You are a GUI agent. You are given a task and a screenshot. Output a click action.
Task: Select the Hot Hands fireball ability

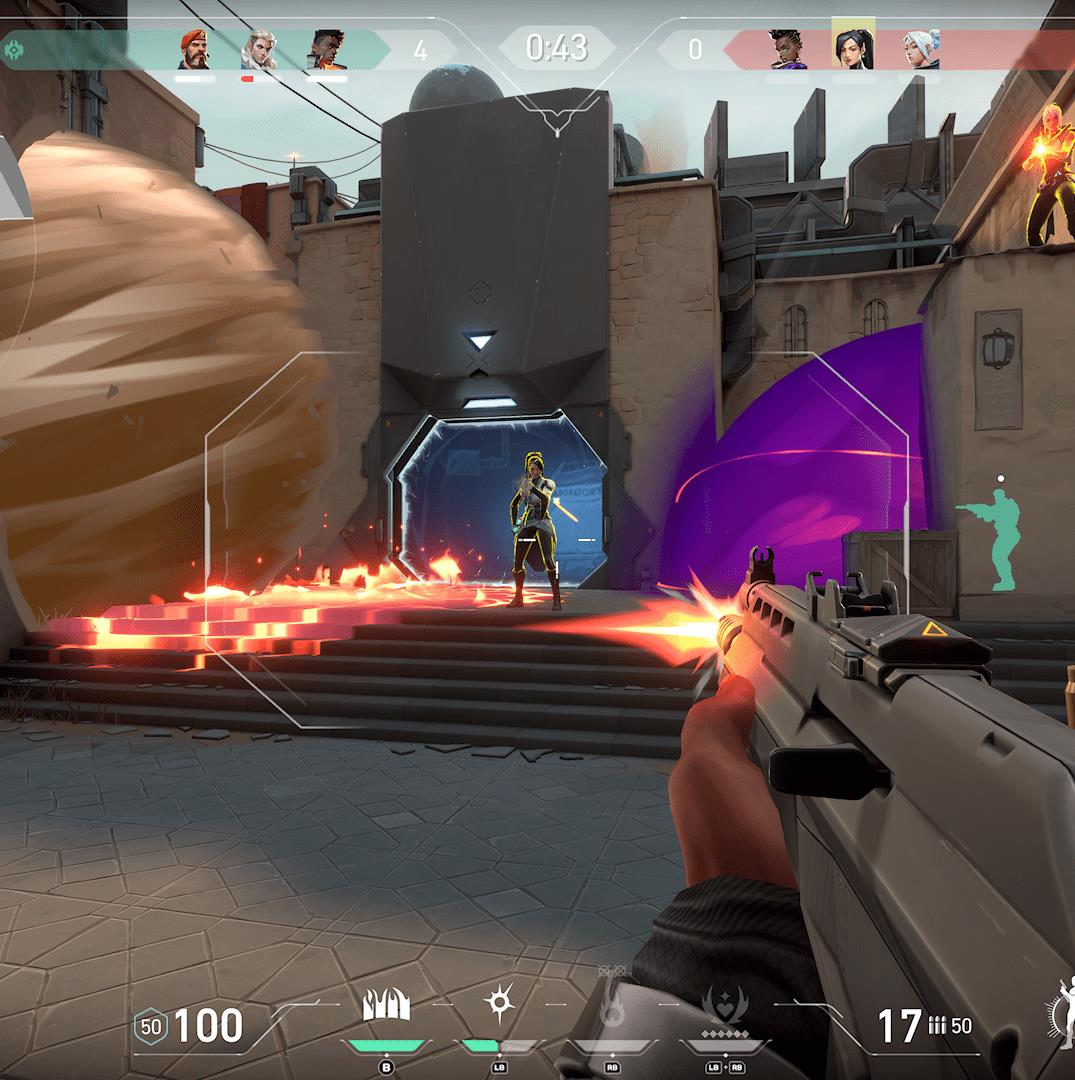(611, 1007)
